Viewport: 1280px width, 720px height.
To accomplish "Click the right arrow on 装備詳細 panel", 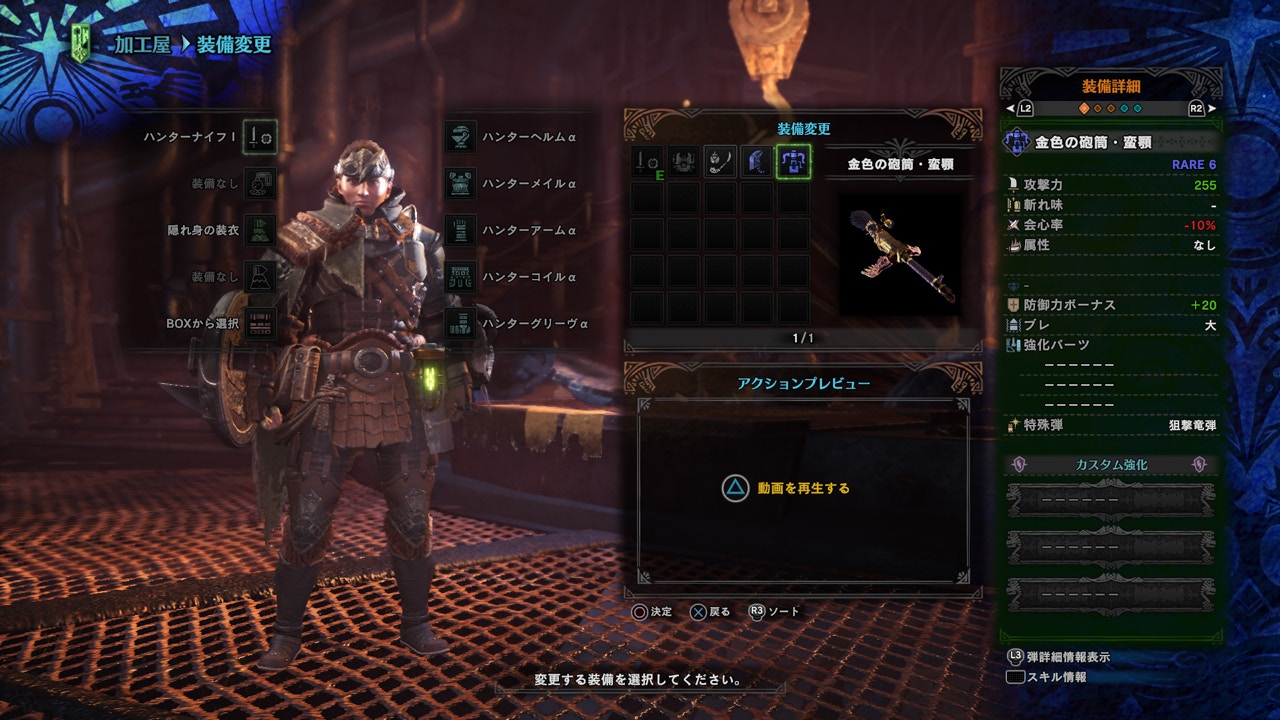I will pos(1212,108).
